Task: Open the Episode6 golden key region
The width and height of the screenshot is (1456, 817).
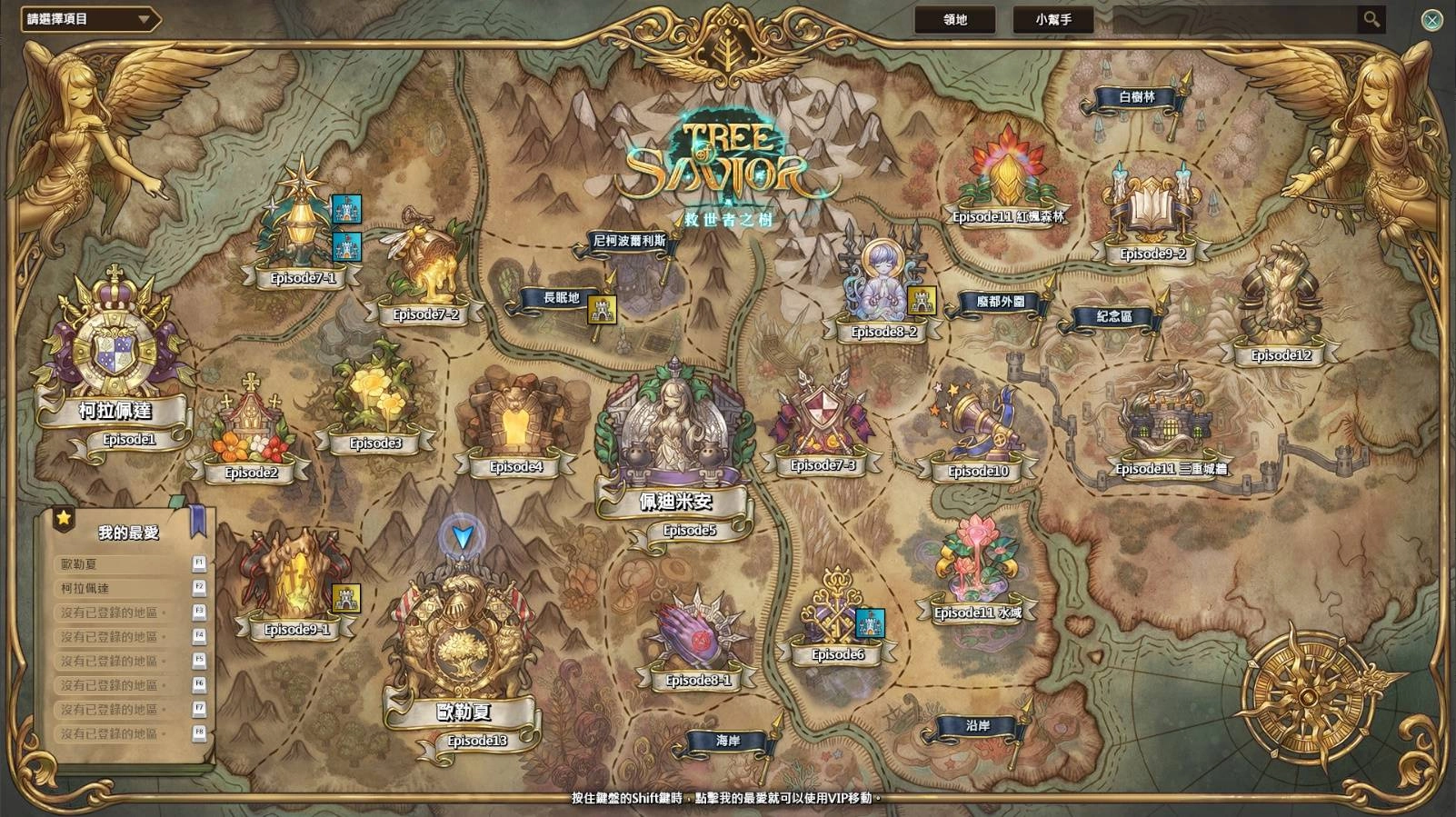Action: pyautogui.click(x=836, y=613)
